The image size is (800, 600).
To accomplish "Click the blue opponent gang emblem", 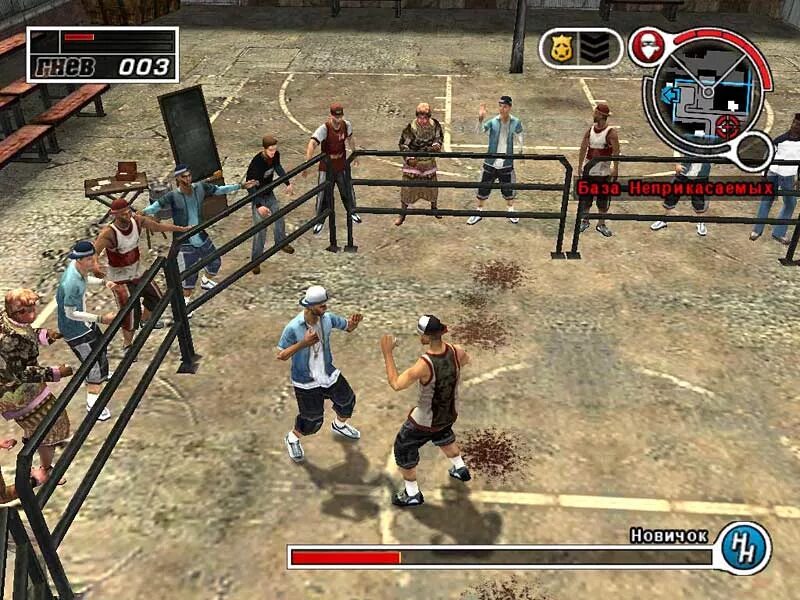I will [745, 547].
